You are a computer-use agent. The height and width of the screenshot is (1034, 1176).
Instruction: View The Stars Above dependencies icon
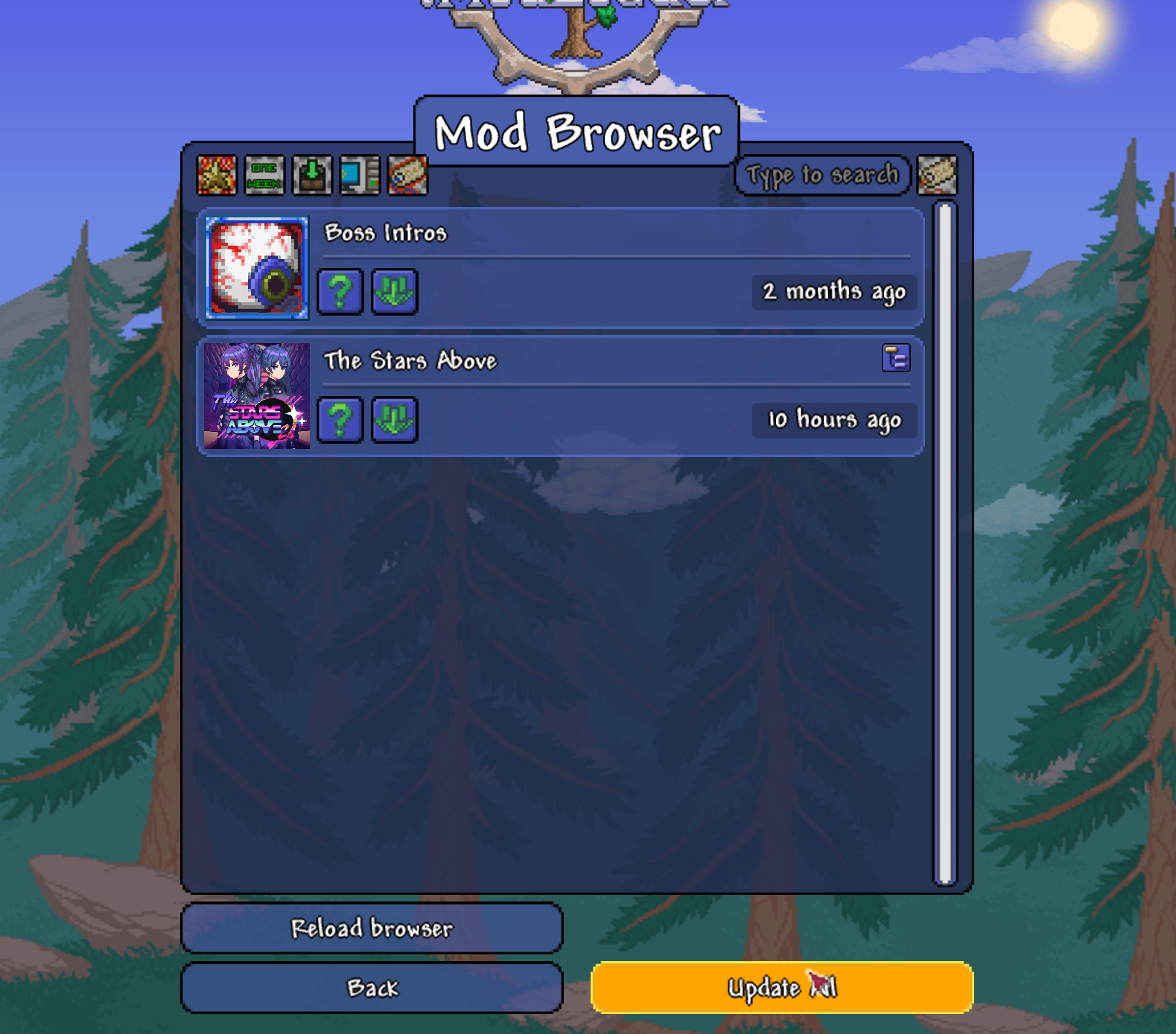pos(896,358)
